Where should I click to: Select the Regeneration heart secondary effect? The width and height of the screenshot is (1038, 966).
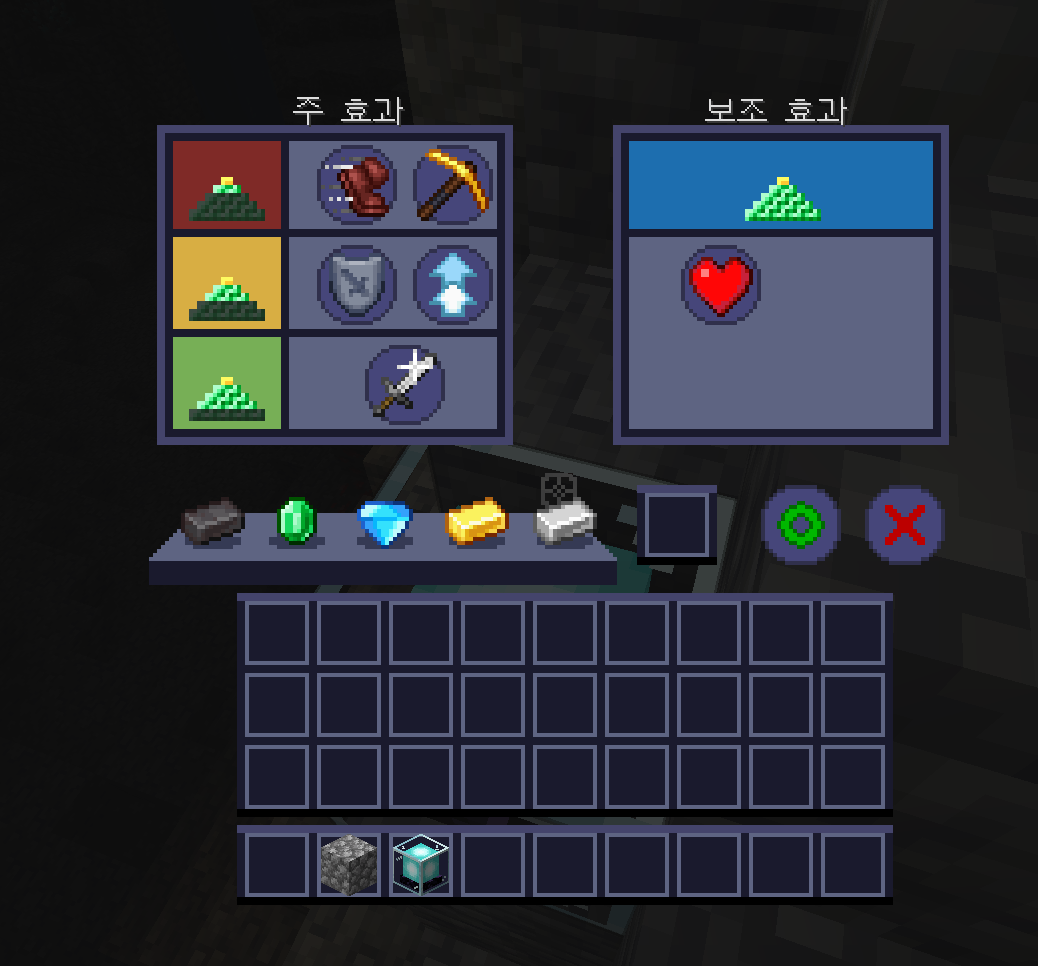tap(721, 284)
